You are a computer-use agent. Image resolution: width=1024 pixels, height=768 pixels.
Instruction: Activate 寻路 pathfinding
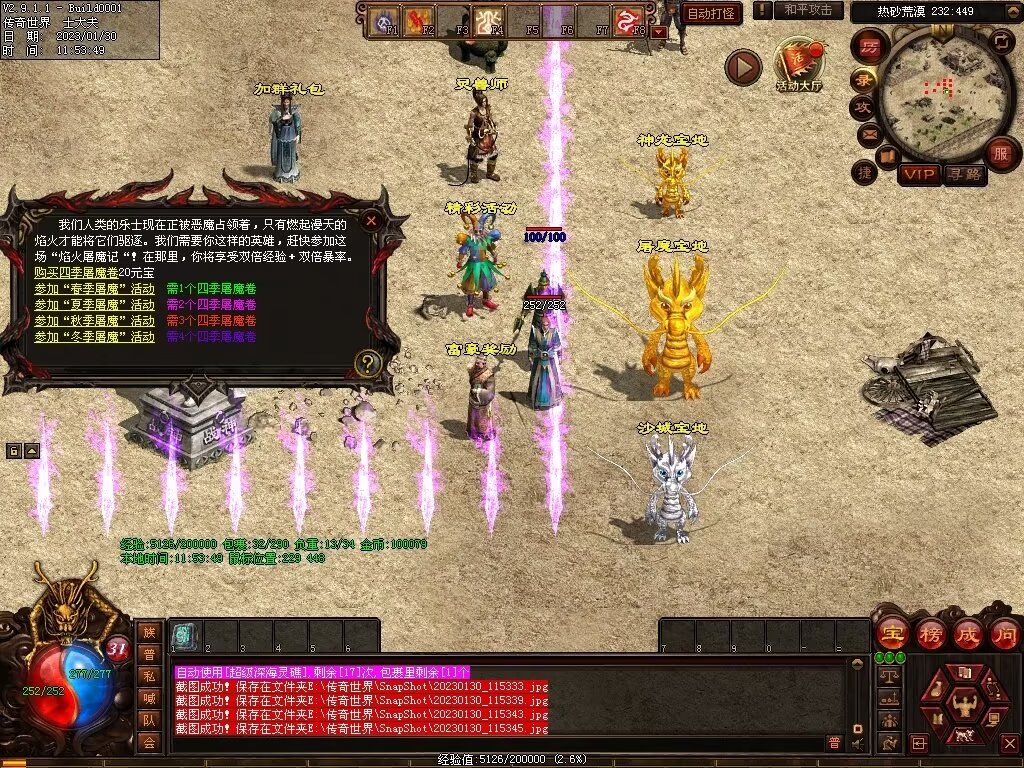pyautogui.click(x=964, y=175)
